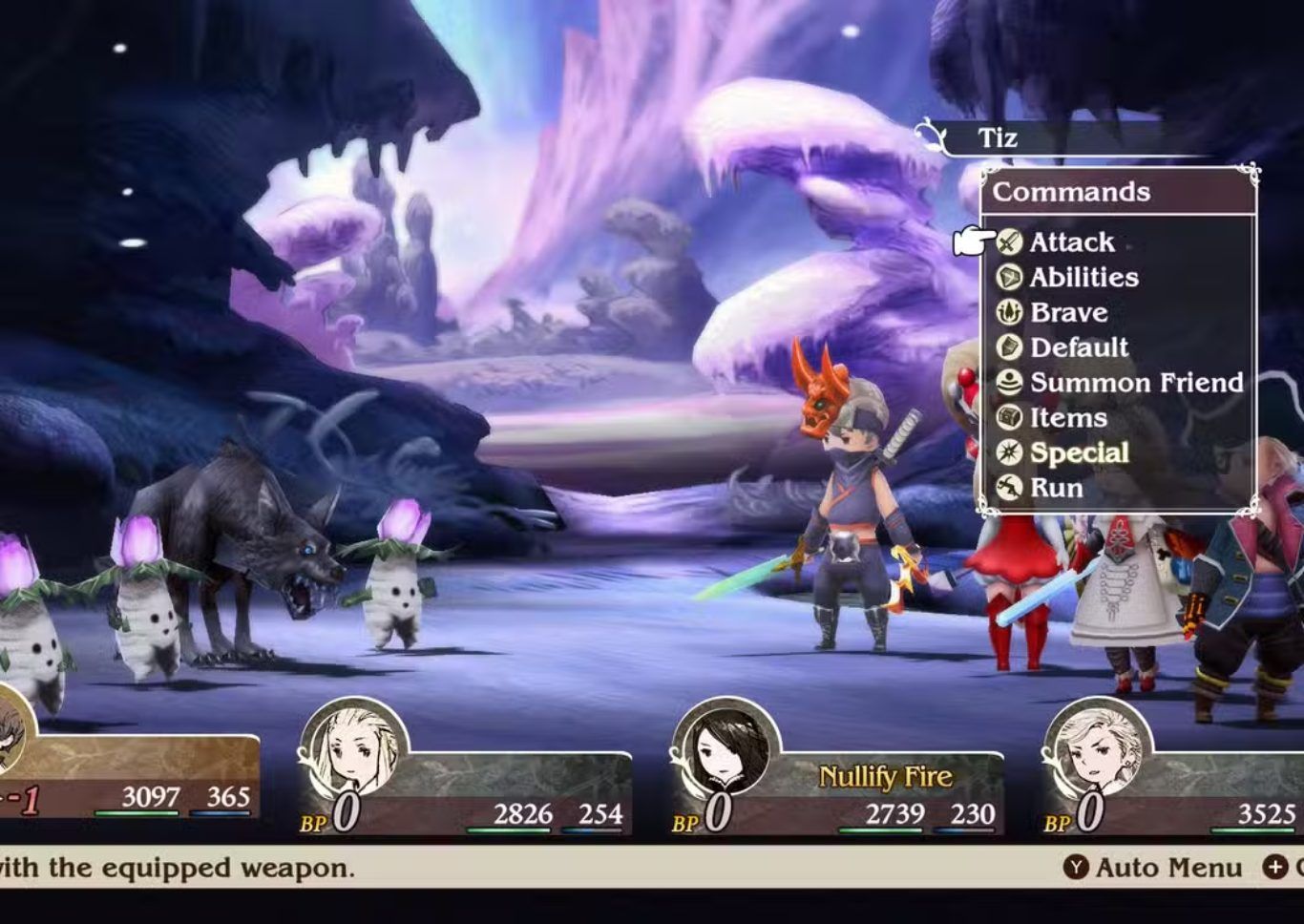Open the Items command
The height and width of the screenshot is (924, 1304).
(x=1067, y=418)
